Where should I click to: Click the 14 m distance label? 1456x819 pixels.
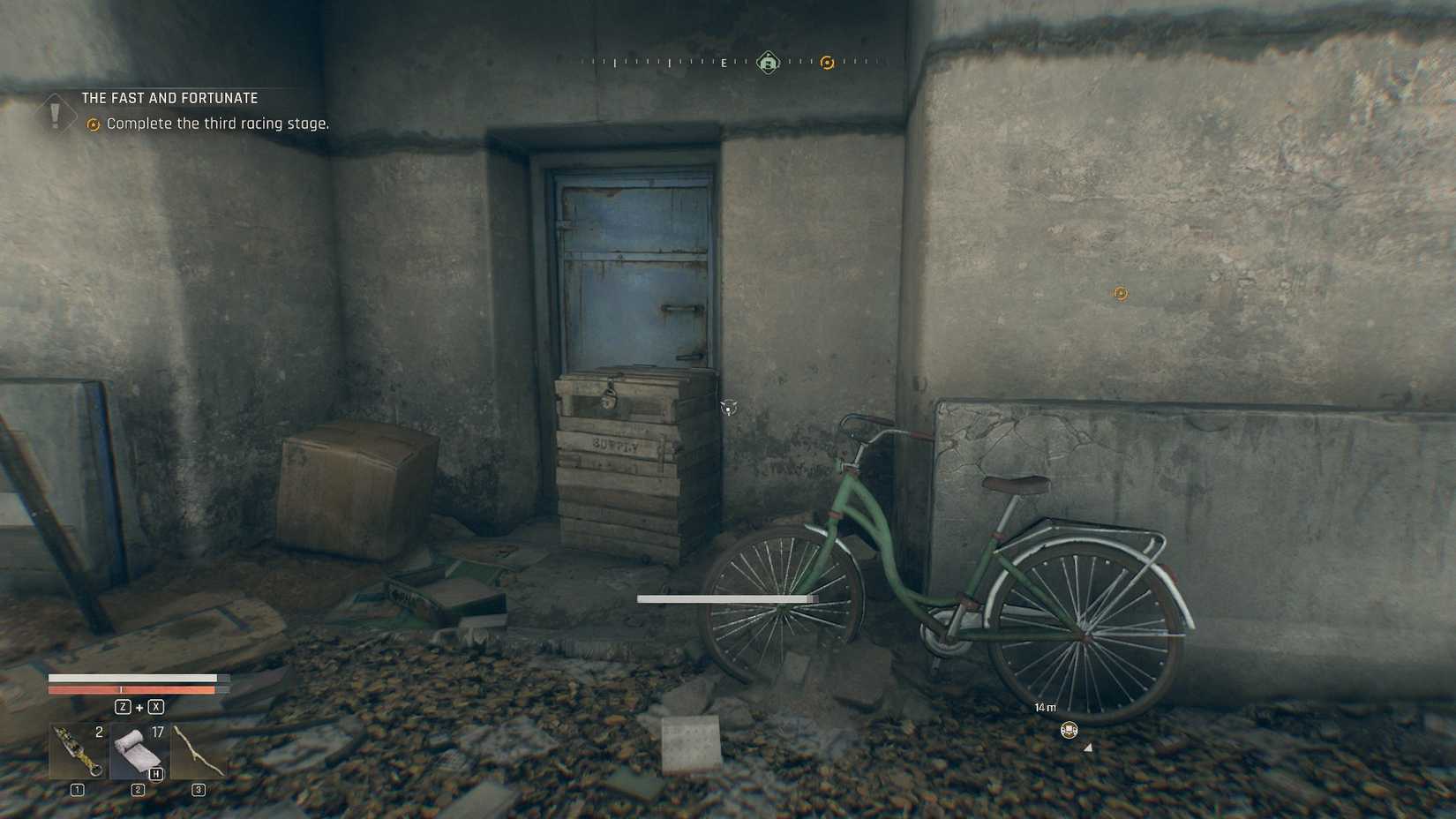[1045, 707]
